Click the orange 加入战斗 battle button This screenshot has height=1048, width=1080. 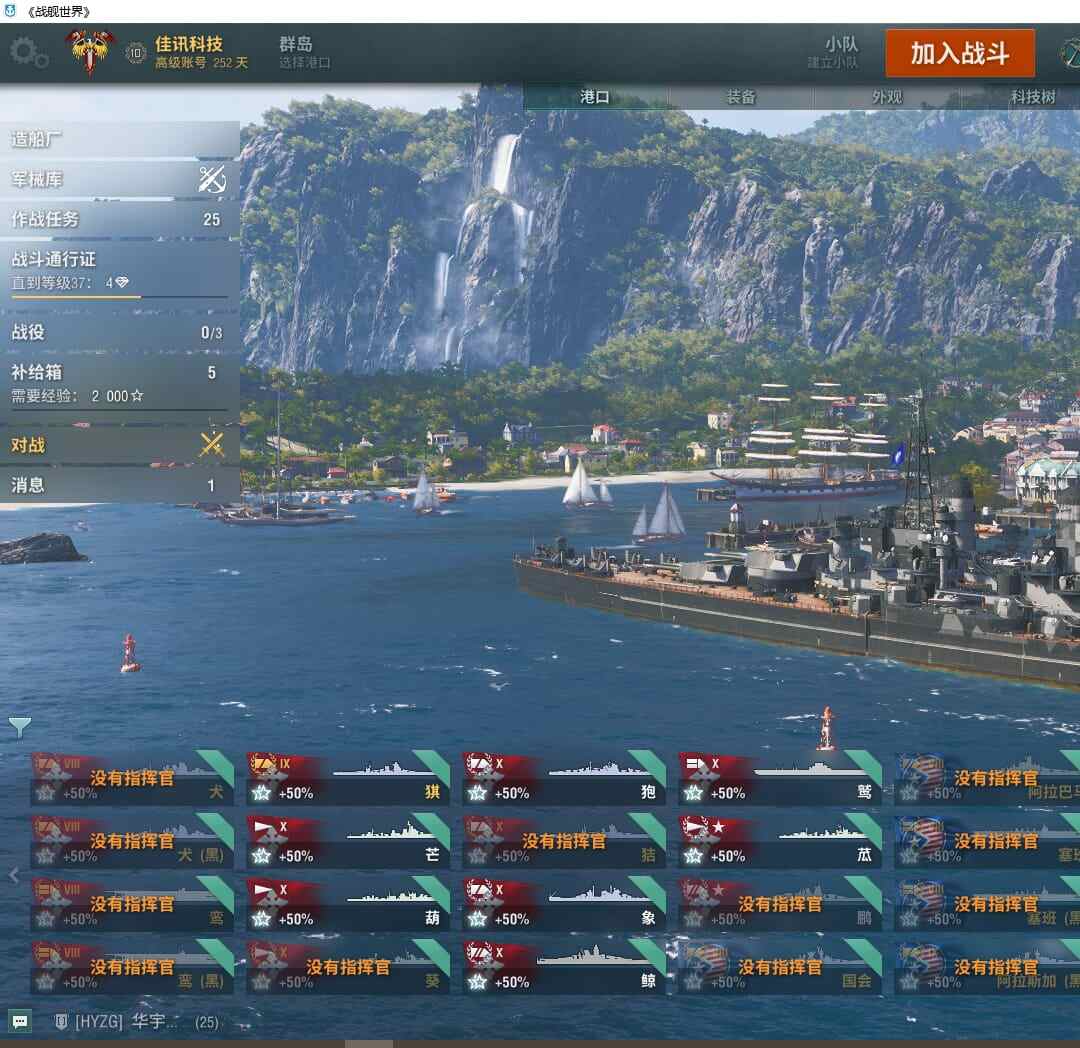(x=959, y=54)
